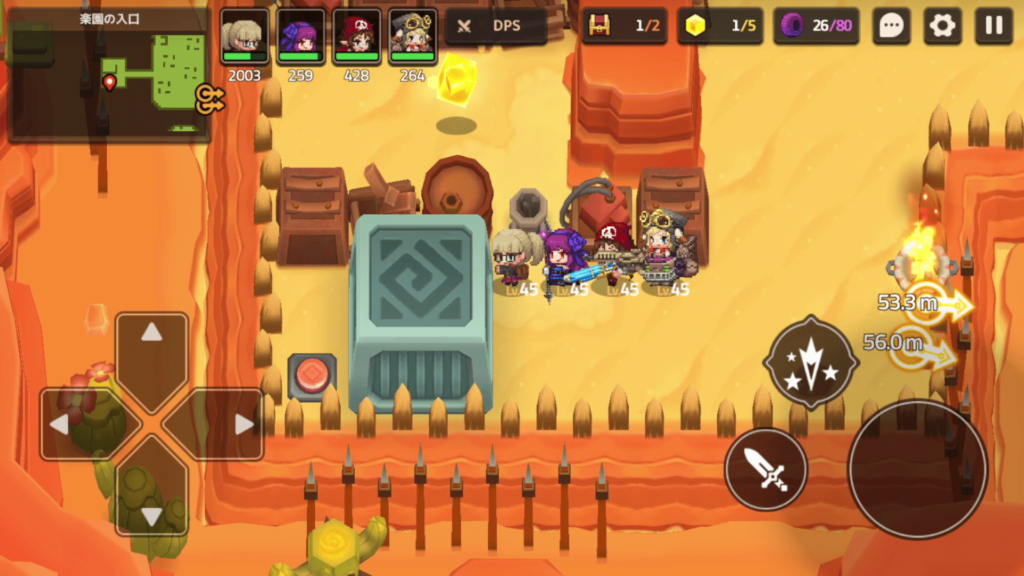The height and width of the screenshot is (576, 1024).
Task: Open the minimap in the corner
Action: pyautogui.click(x=108, y=73)
